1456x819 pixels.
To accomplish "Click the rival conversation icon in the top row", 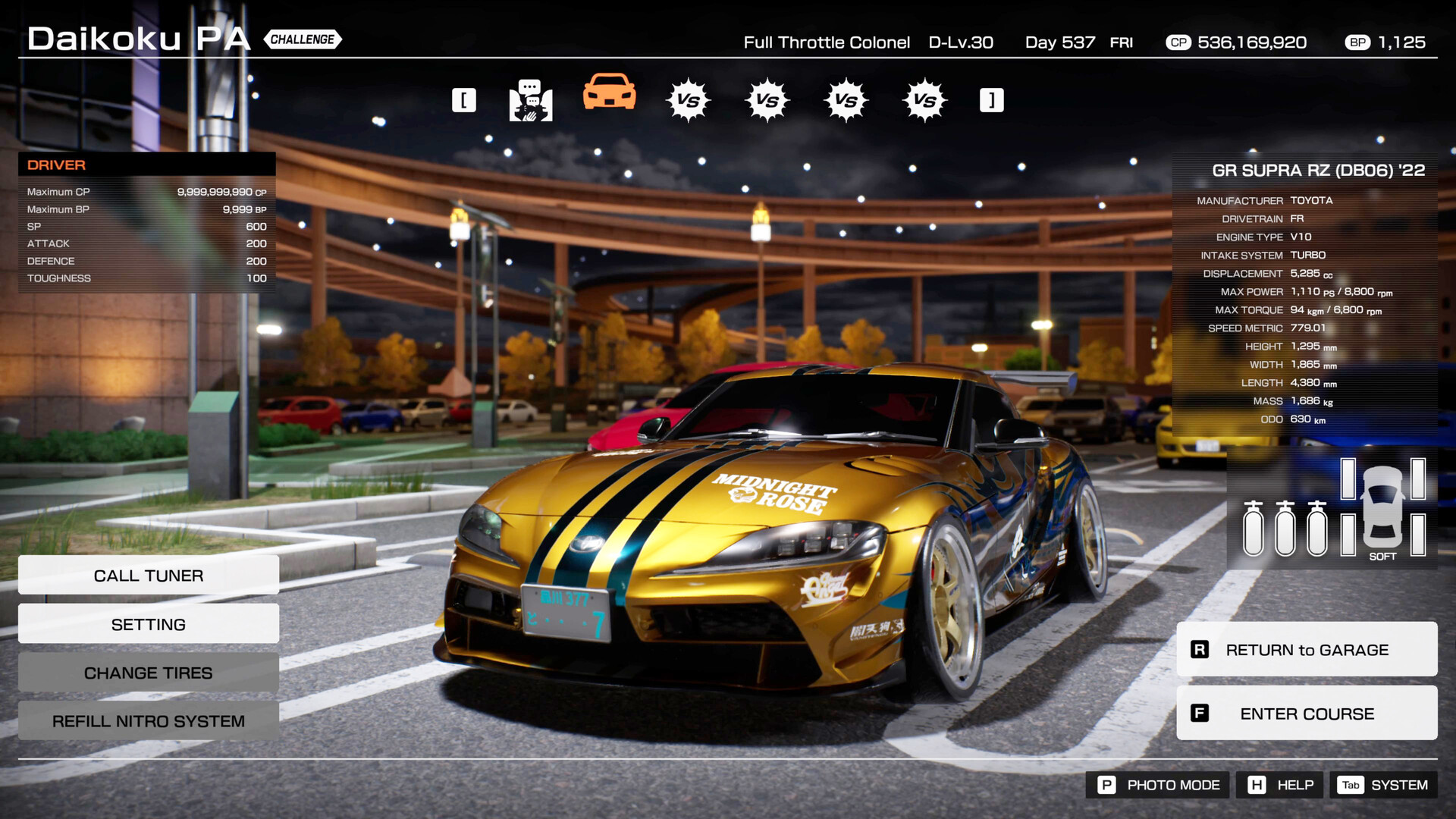I will click(x=531, y=99).
